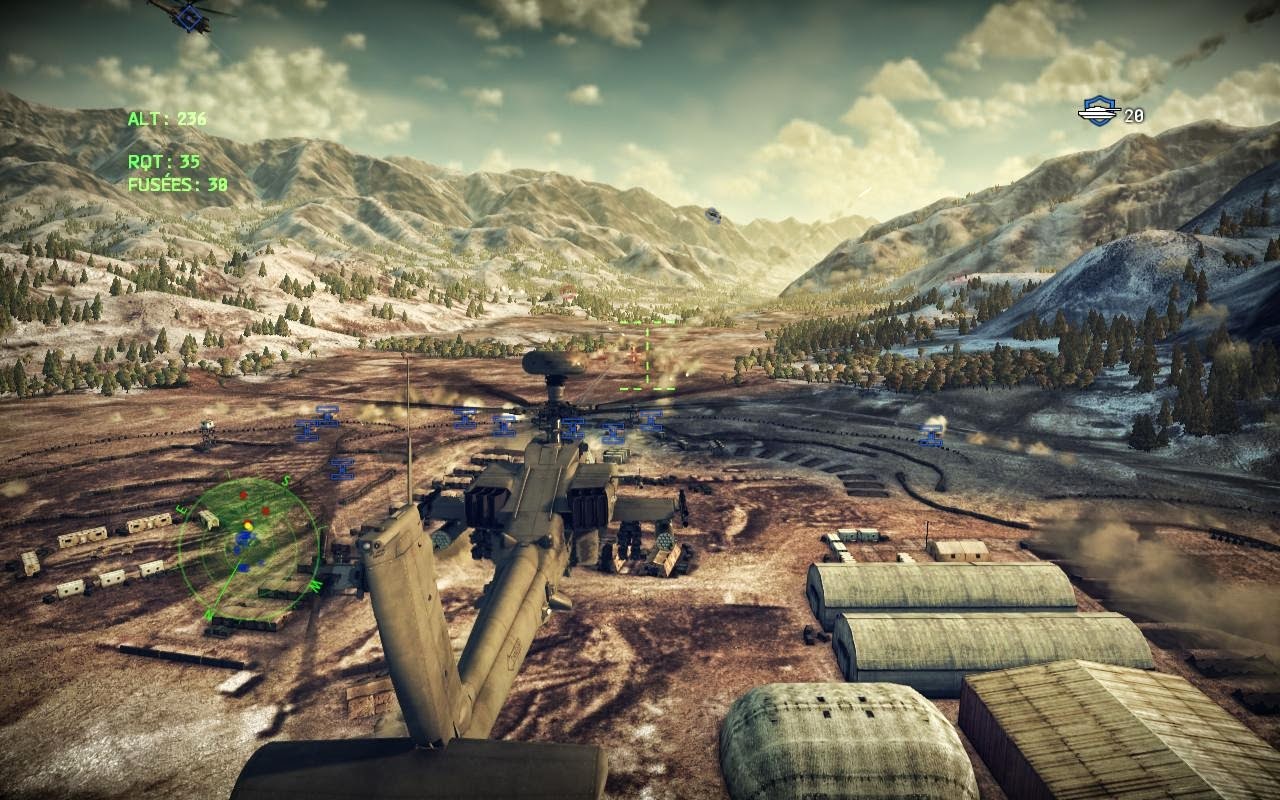Select the S marker on the radar compass
This screenshot has height=800, width=1280.
[284, 481]
